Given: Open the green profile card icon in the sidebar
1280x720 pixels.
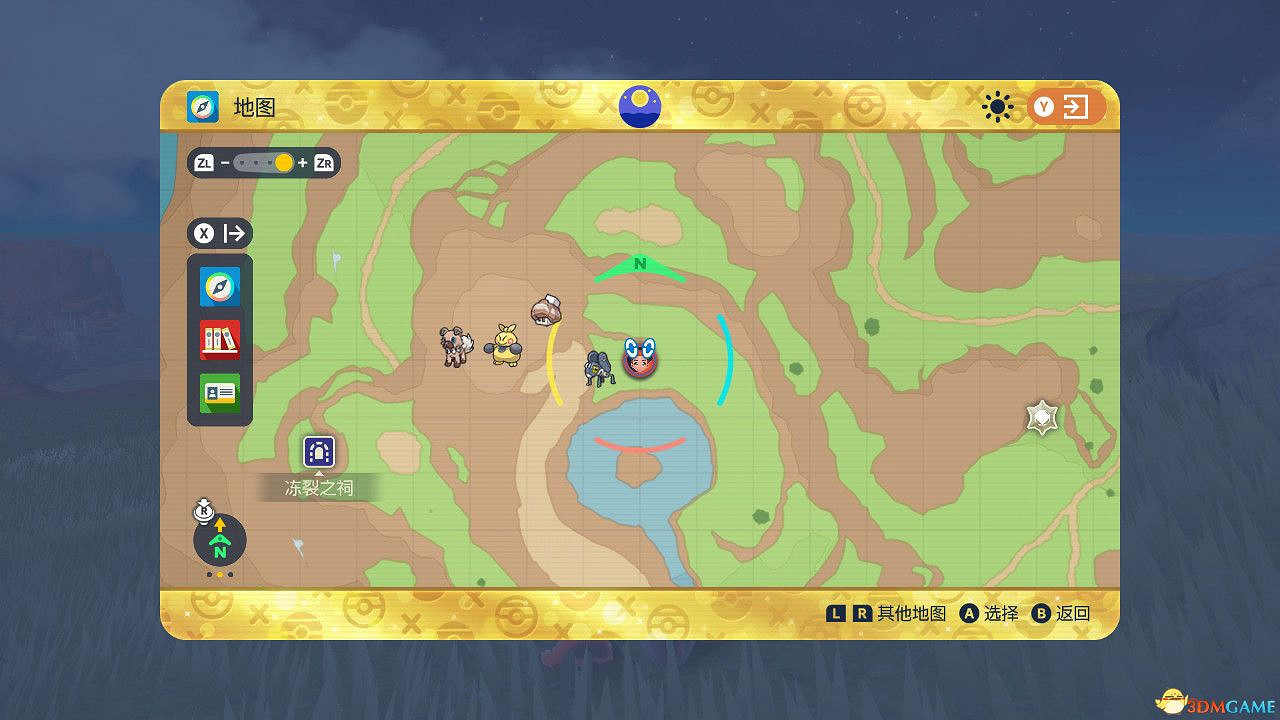Looking at the screenshot, I should (x=219, y=392).
